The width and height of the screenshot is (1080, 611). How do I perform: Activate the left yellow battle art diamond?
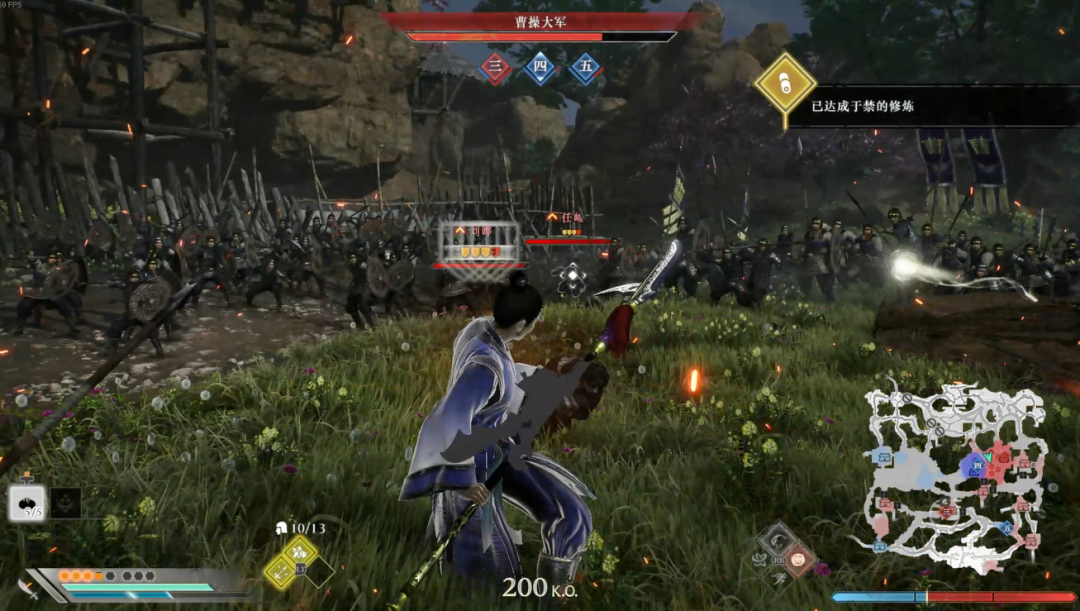(x=281, y=570)
